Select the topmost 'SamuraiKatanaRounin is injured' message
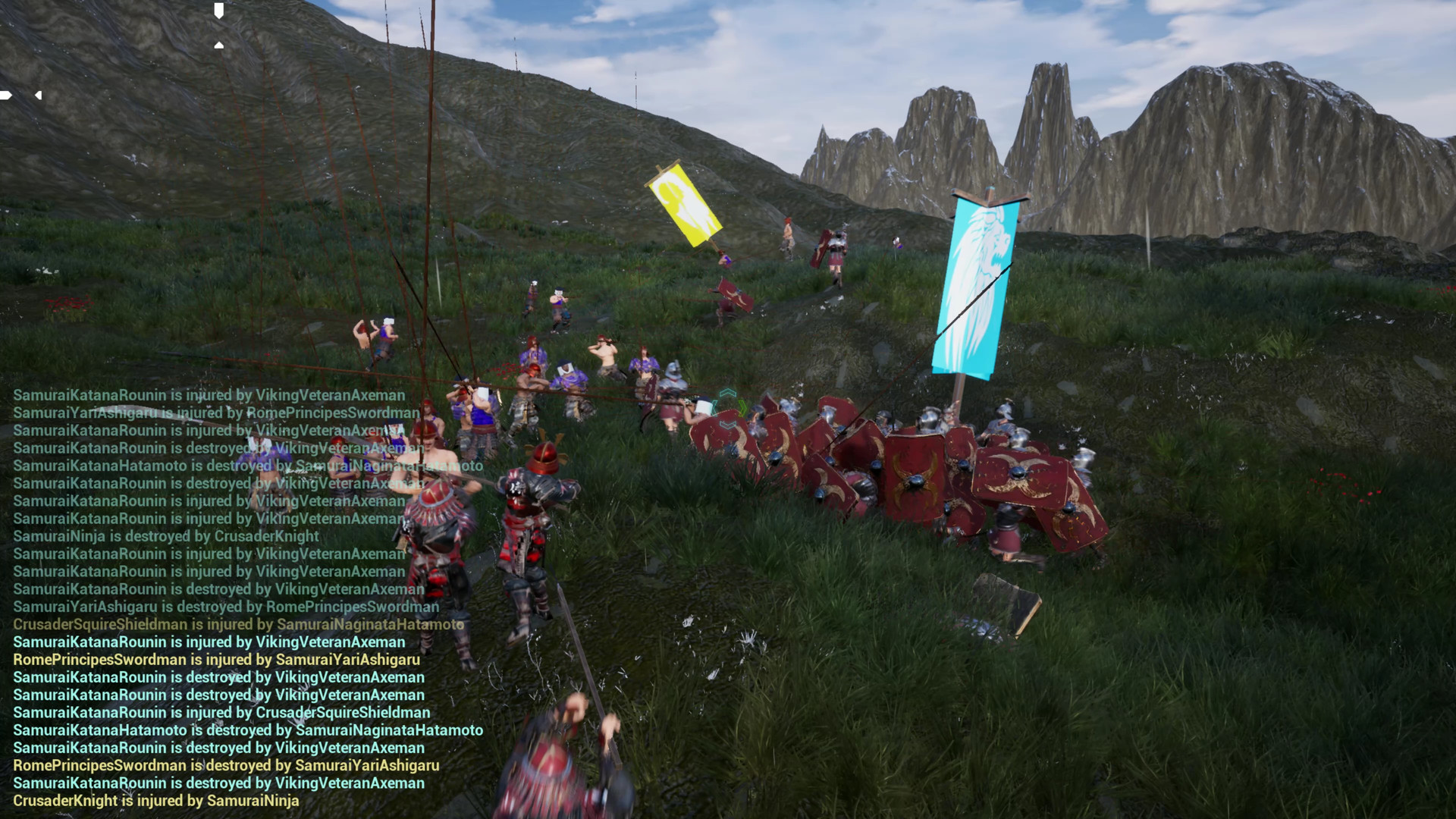Screen dimensions: 1456x819 pos(209,395)
